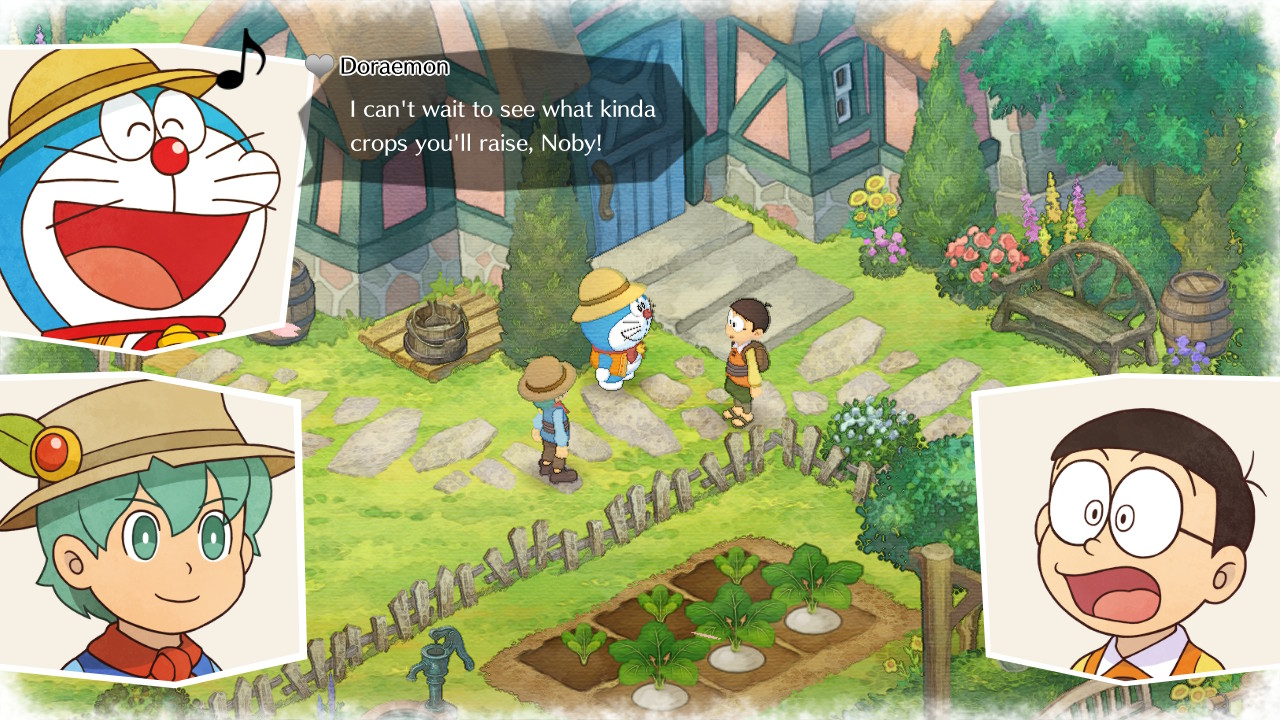Click the dialogue text about raising crops
Screen dimensions: 1280x720
pos(500,123)
